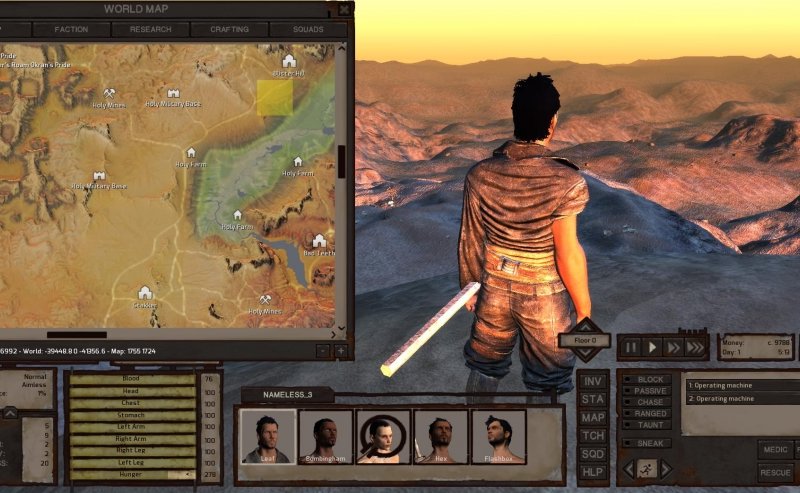
Task: Pause the game with the pause button
Action: (x=631, y=348)
